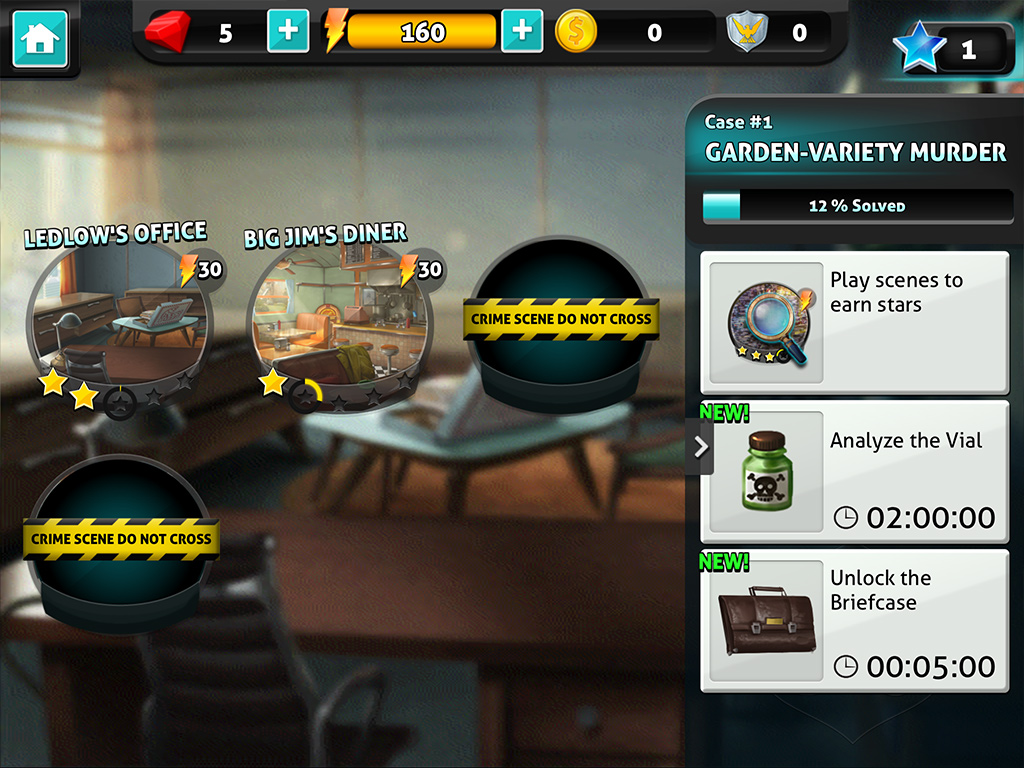
Task: Go to the home screen
Action: [x=40, y=39]
